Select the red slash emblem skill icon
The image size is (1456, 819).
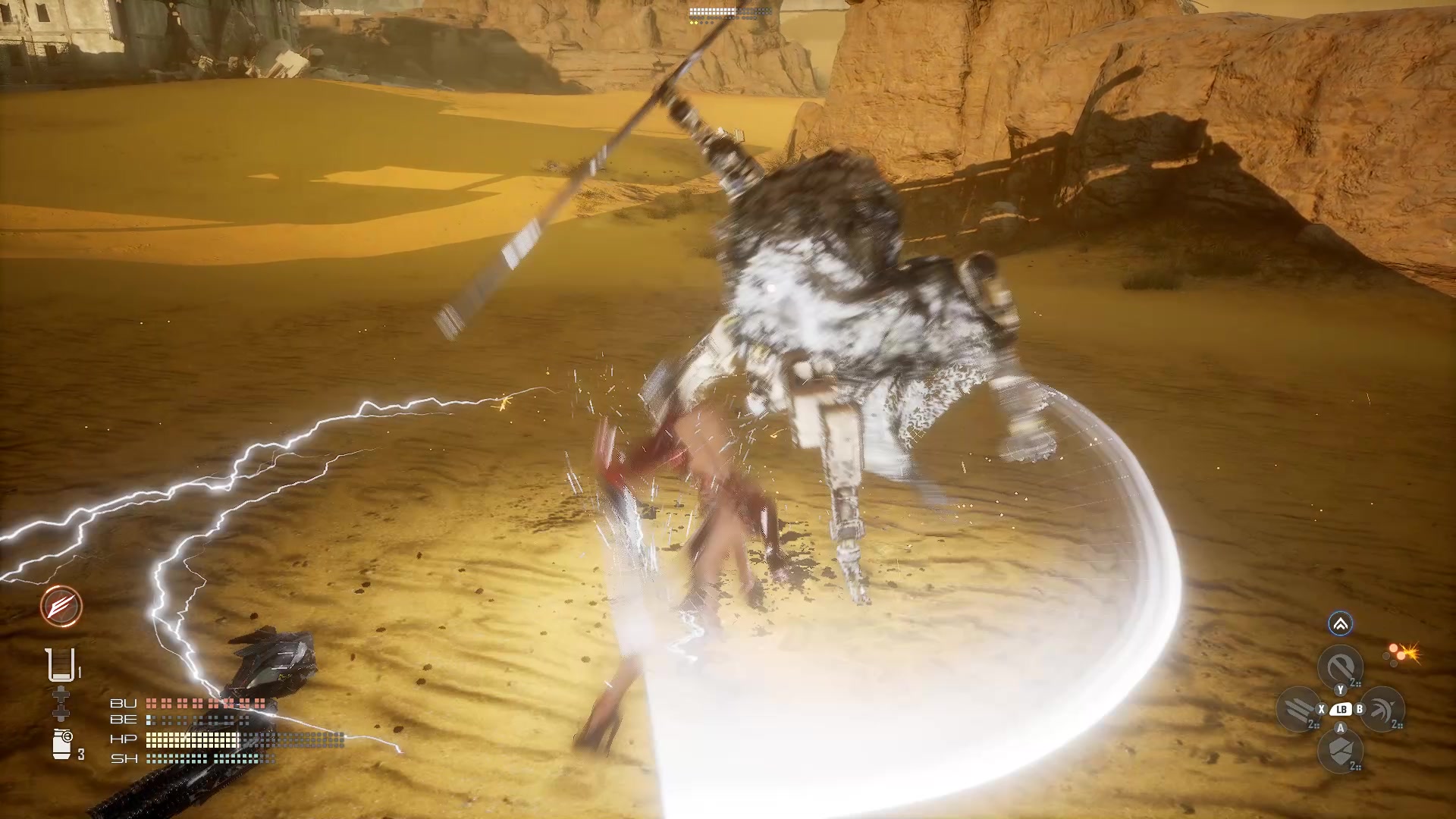pos(60,606)
